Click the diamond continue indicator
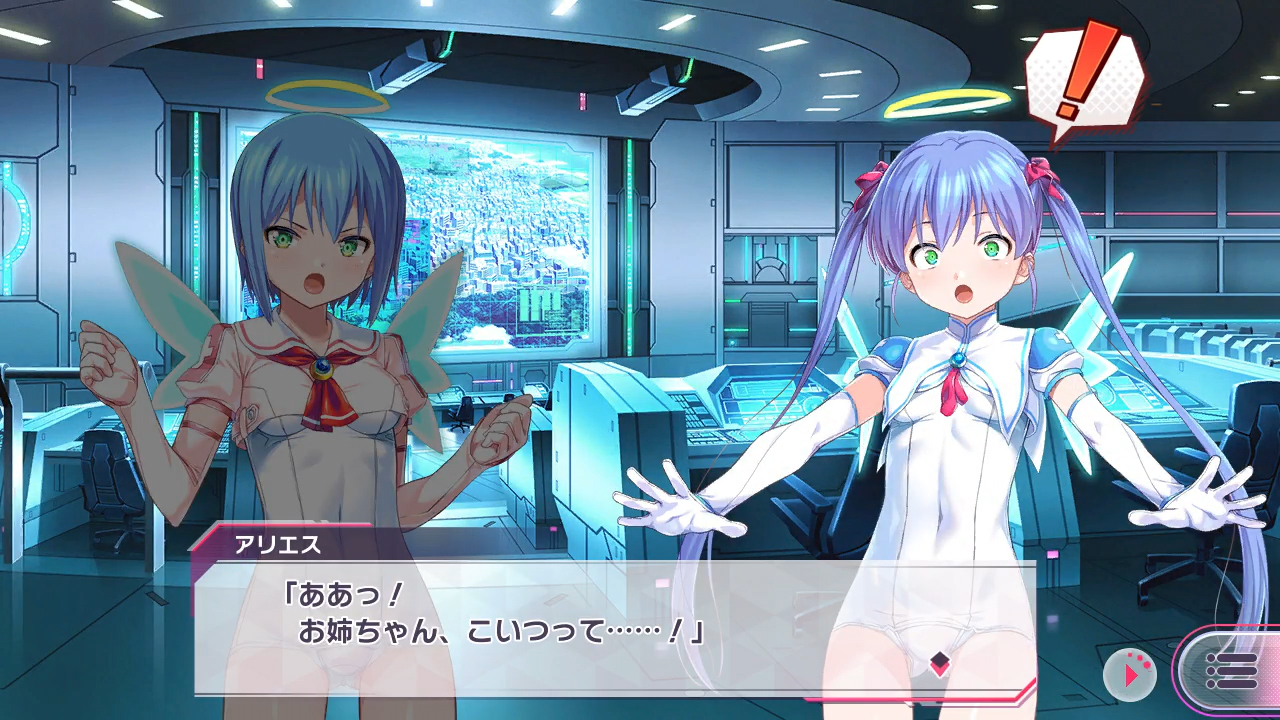The width and height of the screenshot is (1280, 720). pyautogui.click(x=939, y=664)
